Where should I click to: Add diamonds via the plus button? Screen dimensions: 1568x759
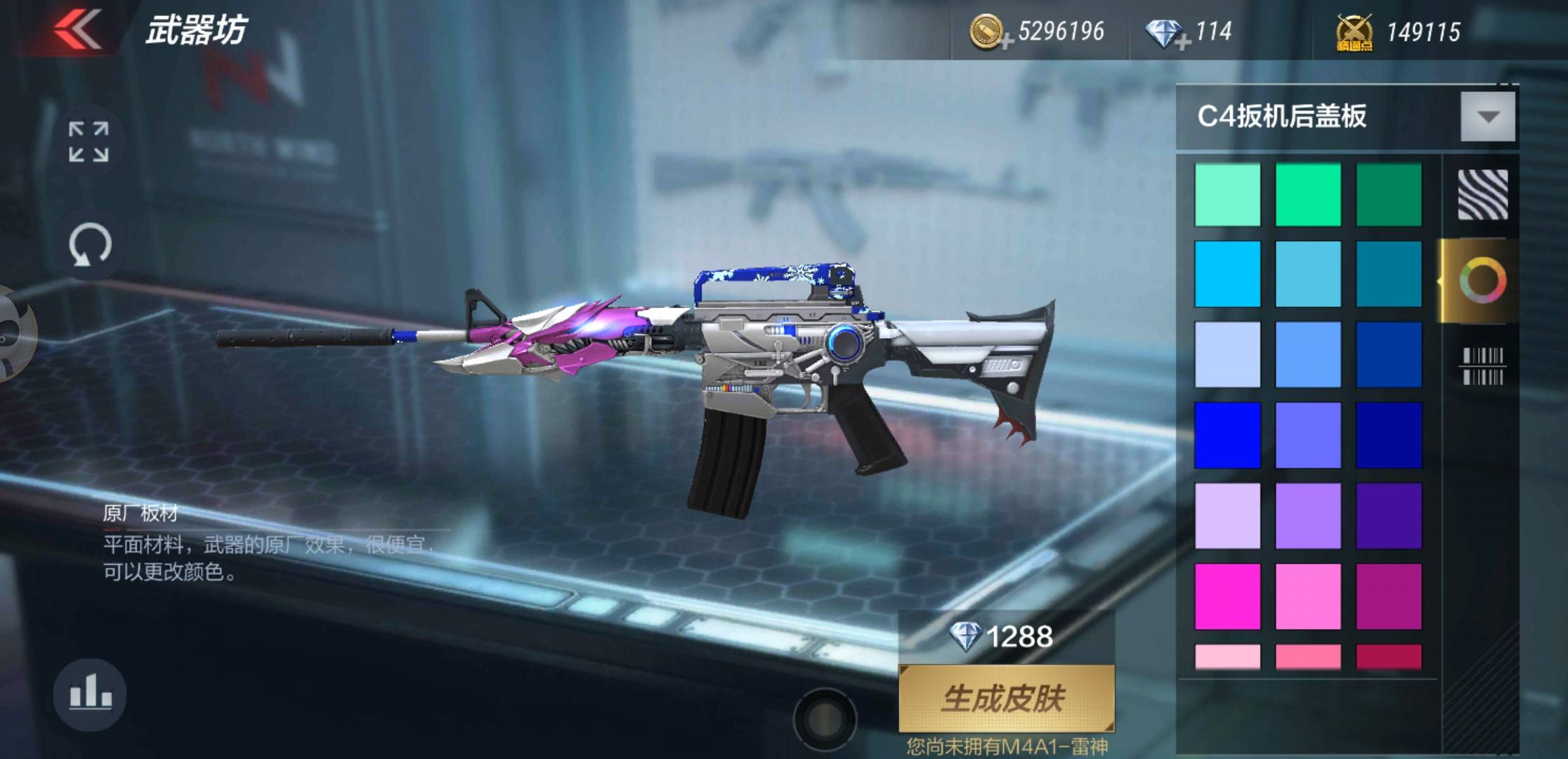pyautogui.click(x=1182, y=42)
